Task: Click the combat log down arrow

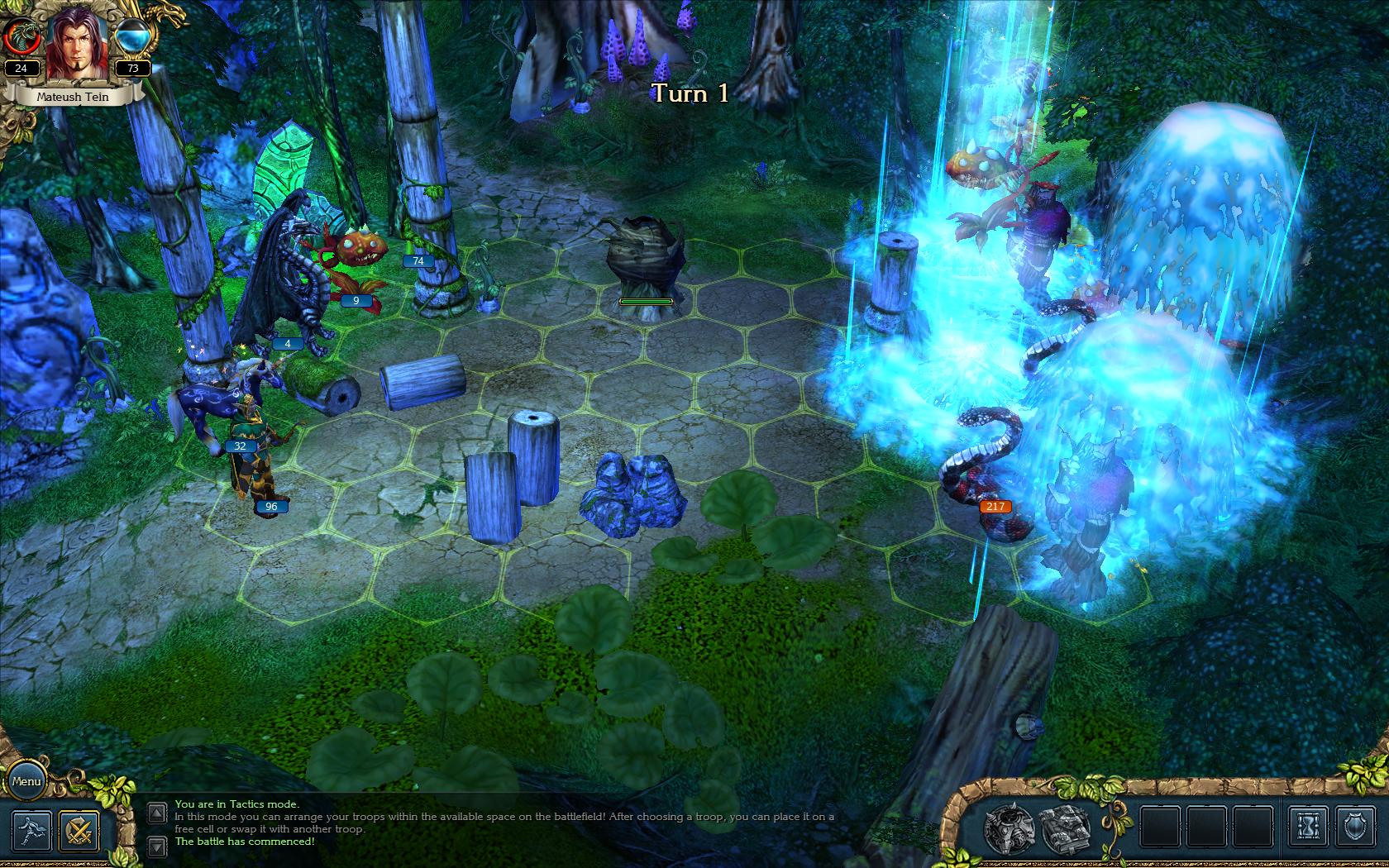Action: [156, 846]
